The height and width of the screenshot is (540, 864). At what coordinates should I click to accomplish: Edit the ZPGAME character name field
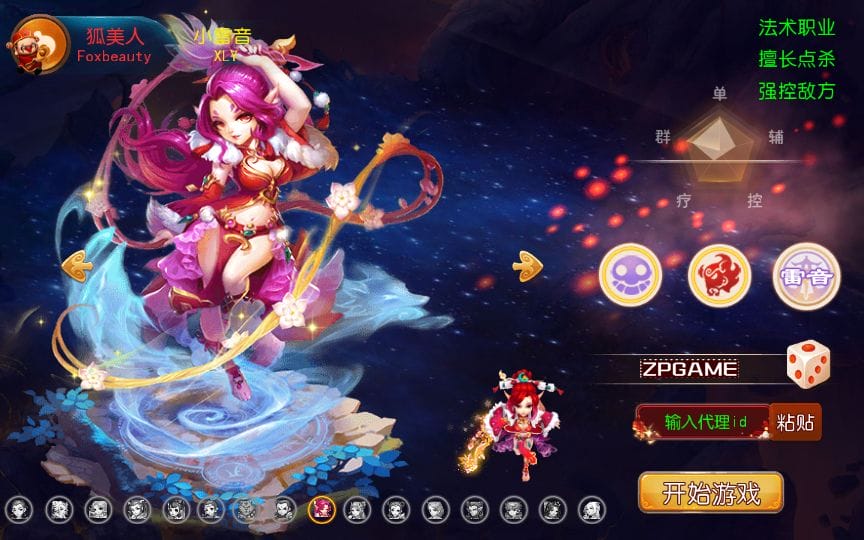(689, 369)
